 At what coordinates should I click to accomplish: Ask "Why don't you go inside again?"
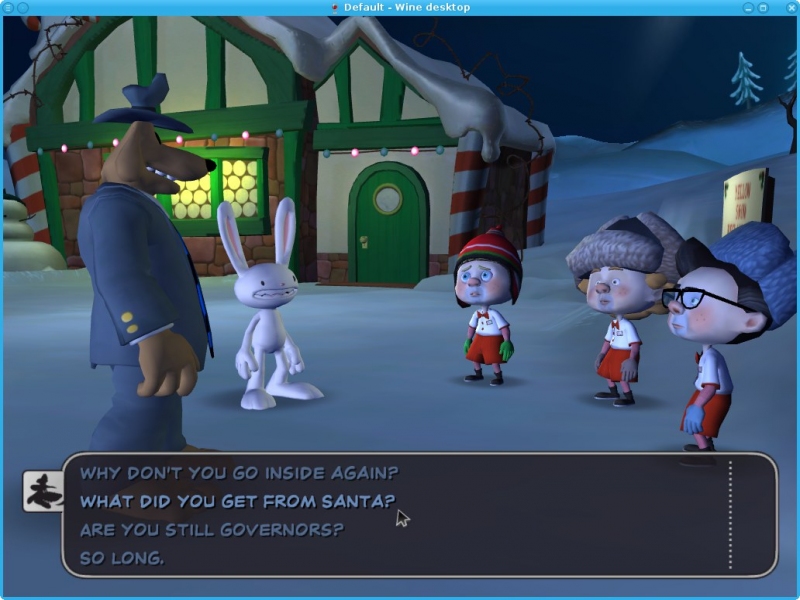tap(238, 472)
